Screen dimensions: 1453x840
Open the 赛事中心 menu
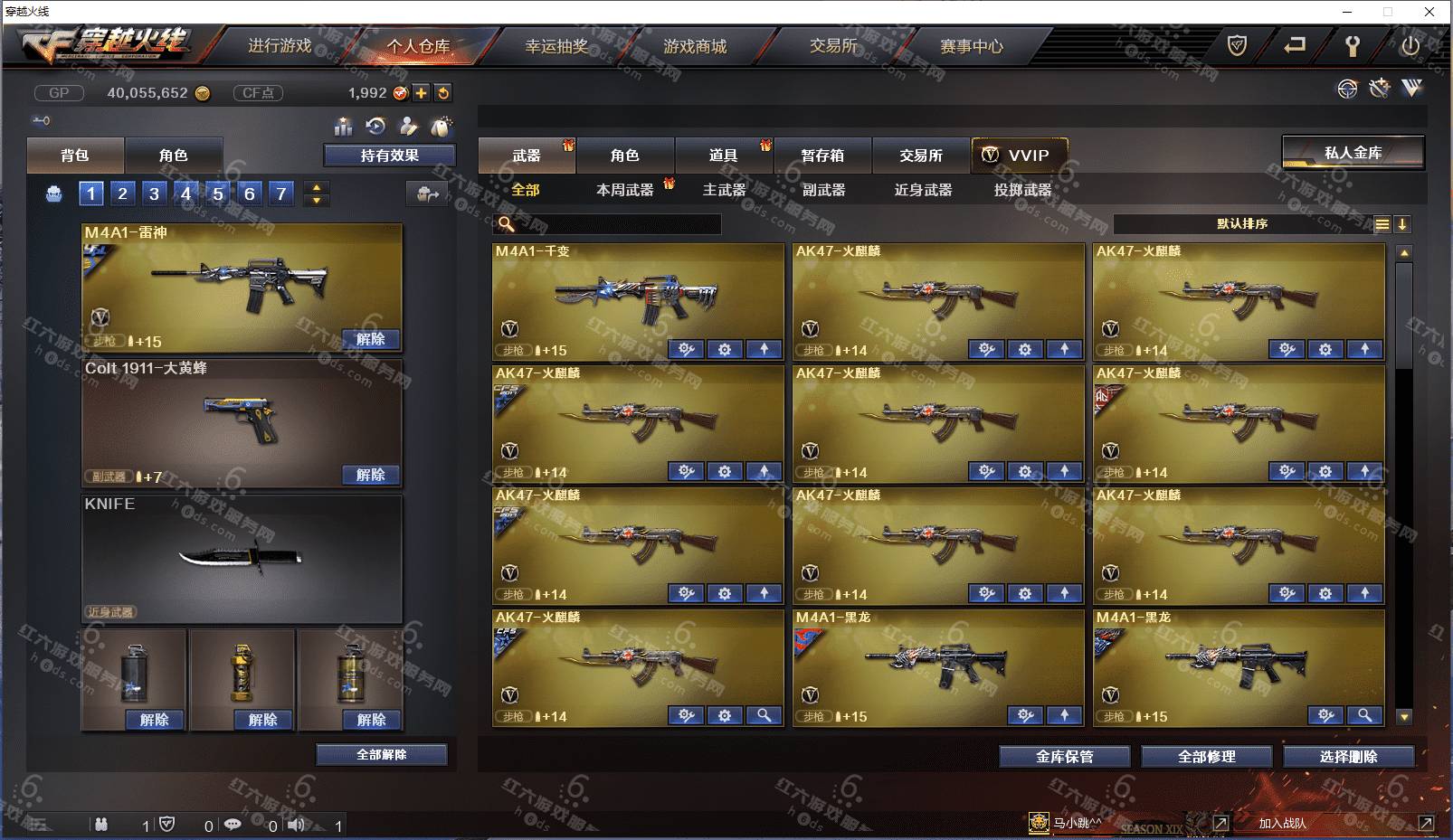pos(972,46)
